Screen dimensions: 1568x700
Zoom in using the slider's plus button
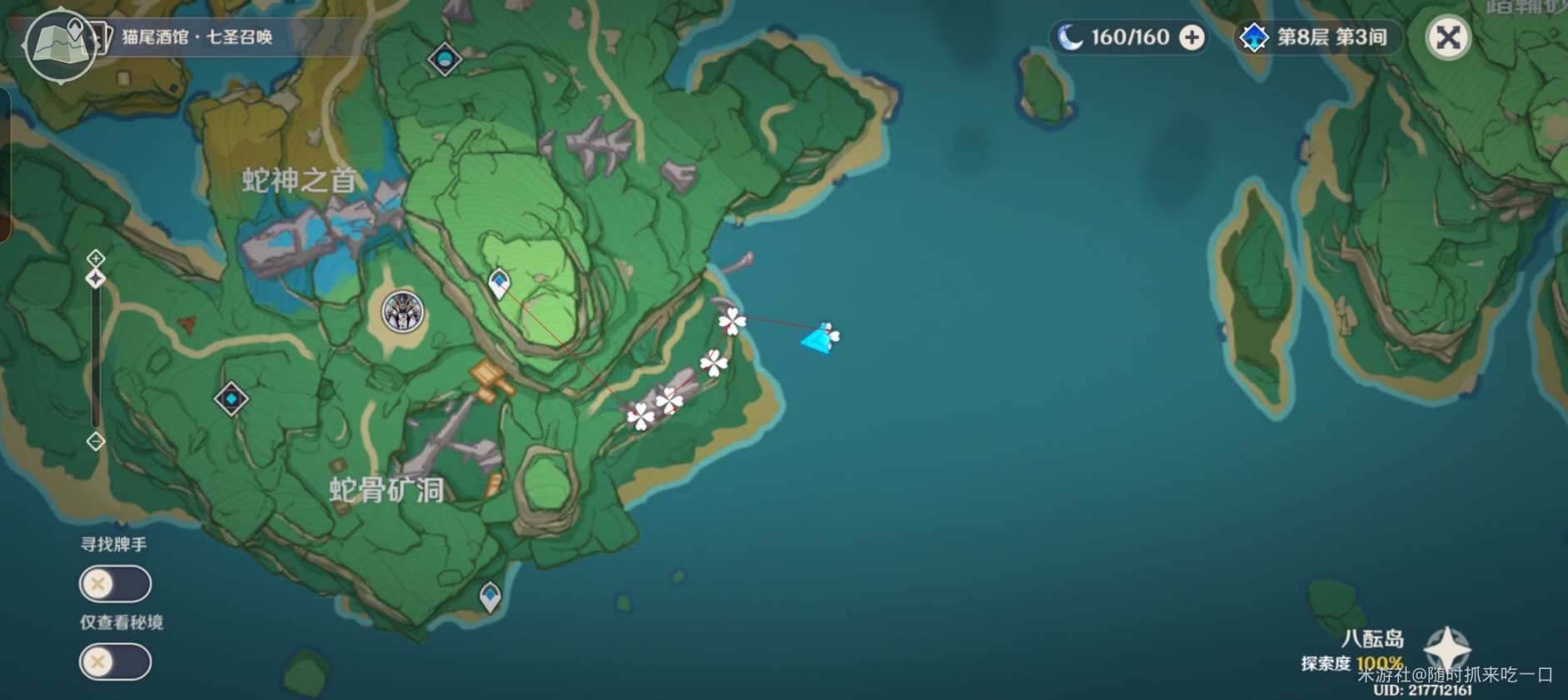coord(96,257)
